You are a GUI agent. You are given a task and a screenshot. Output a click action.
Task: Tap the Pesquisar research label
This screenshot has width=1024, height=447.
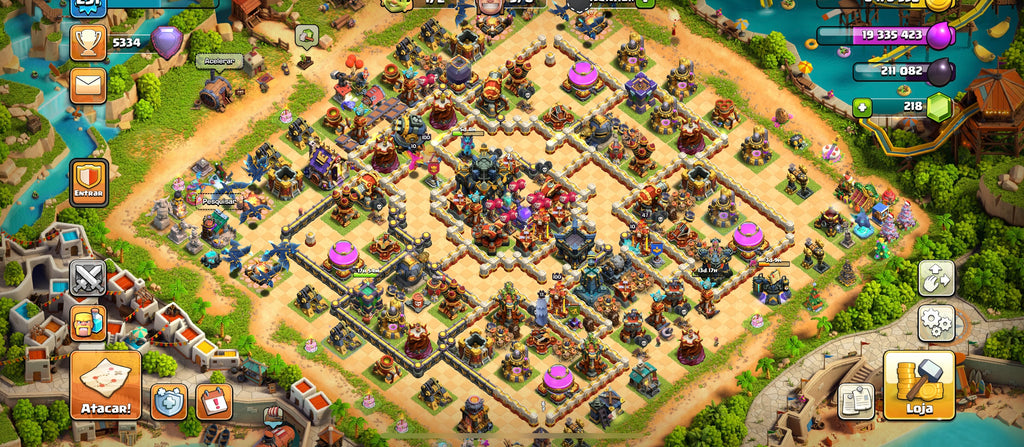[212, 199]
